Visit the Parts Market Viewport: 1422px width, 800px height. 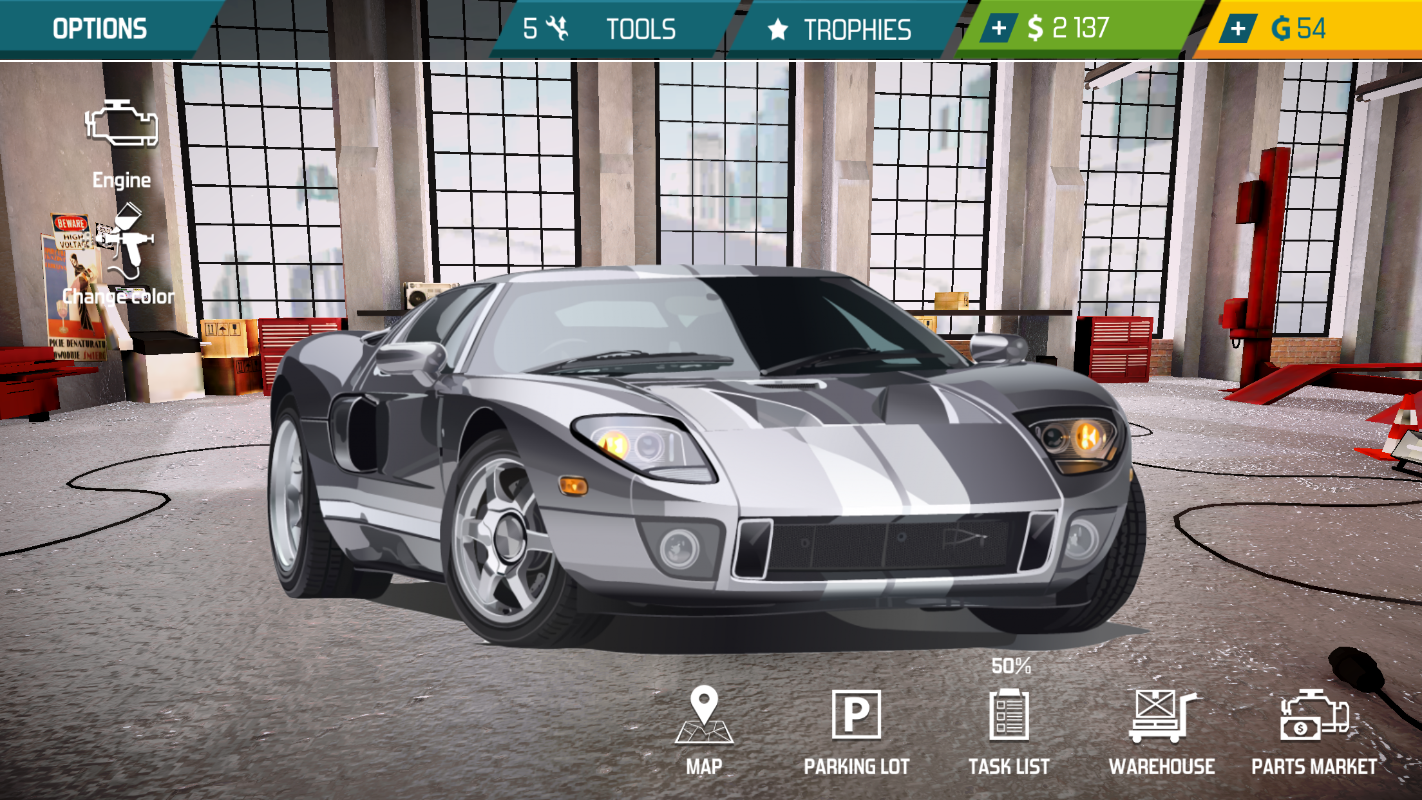[x=1314, y=731]
